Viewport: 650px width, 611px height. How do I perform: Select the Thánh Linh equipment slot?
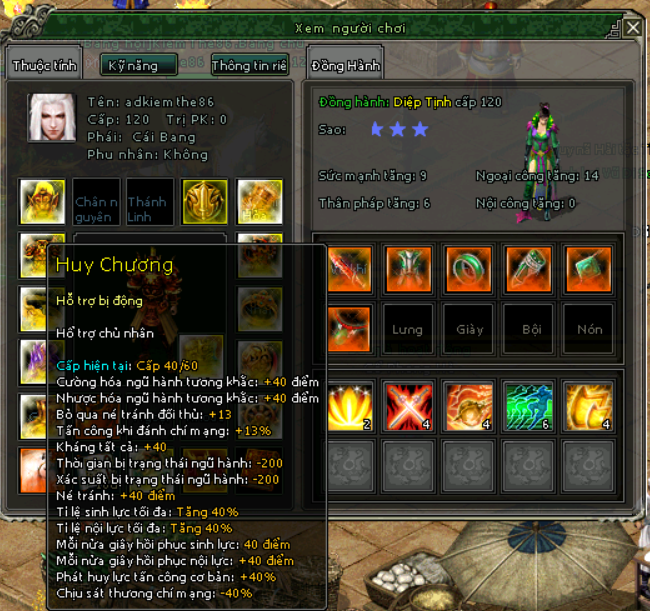click(148, 202)
